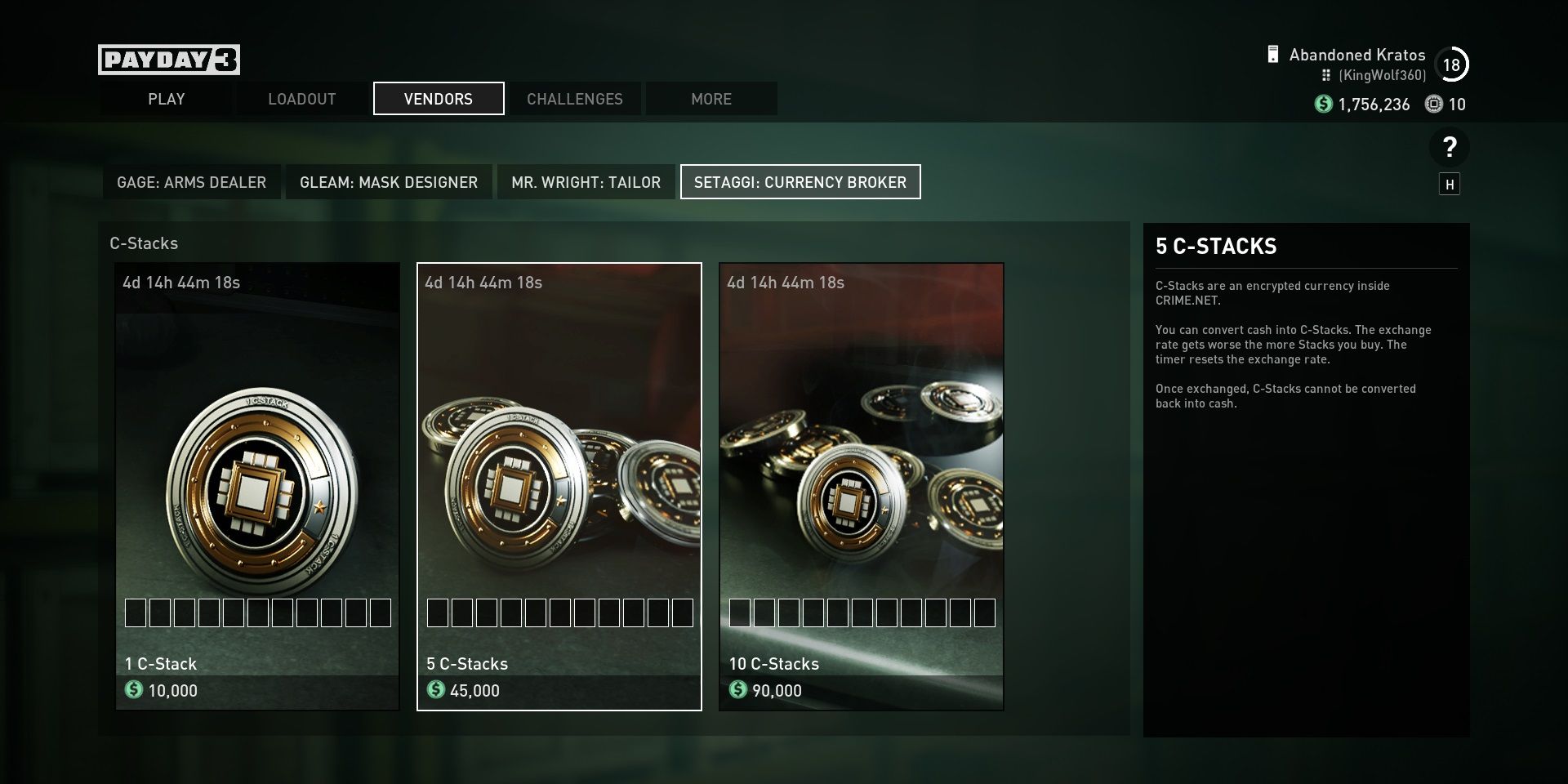Switch to the VENDORS tab
The height and width of the screenshot is (784, 1568).
tap(438, 98)
